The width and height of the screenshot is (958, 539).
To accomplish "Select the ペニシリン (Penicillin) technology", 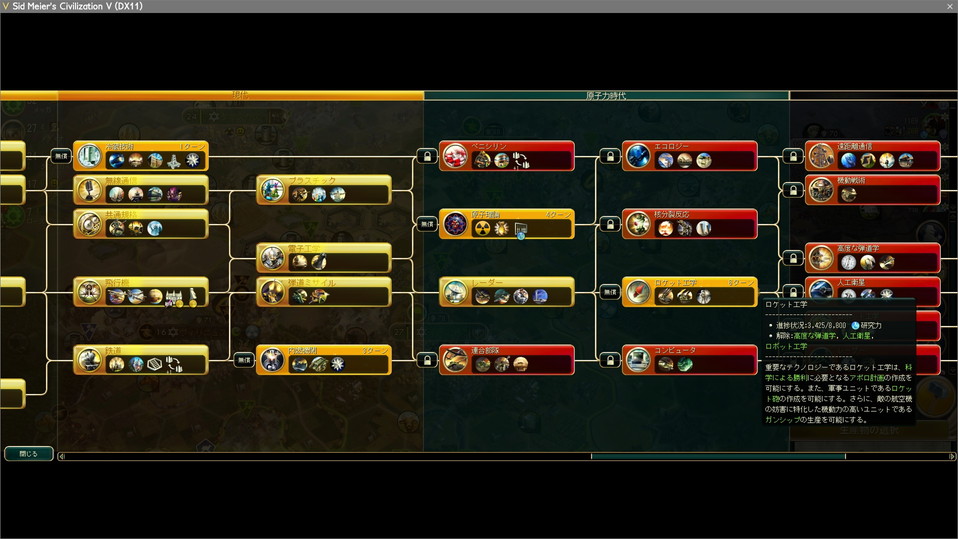I will tap(508, 156).
